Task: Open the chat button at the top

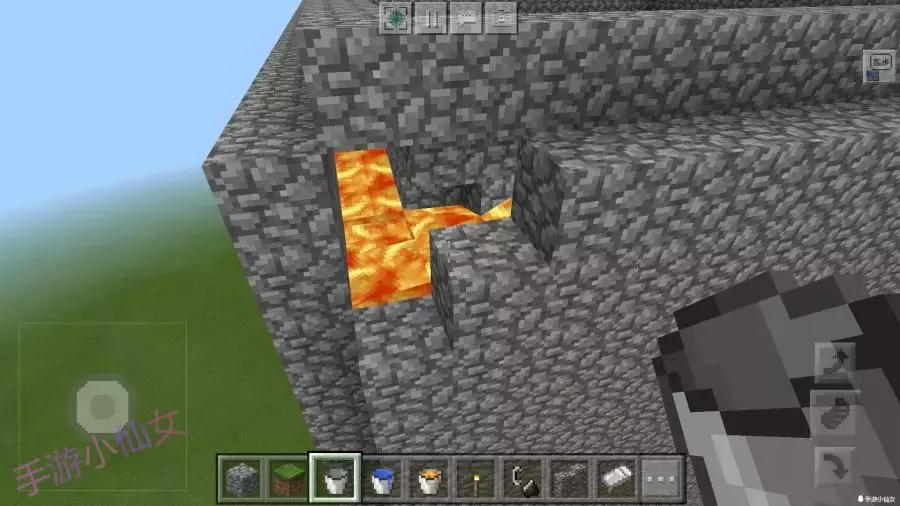Action: [466, 17]
